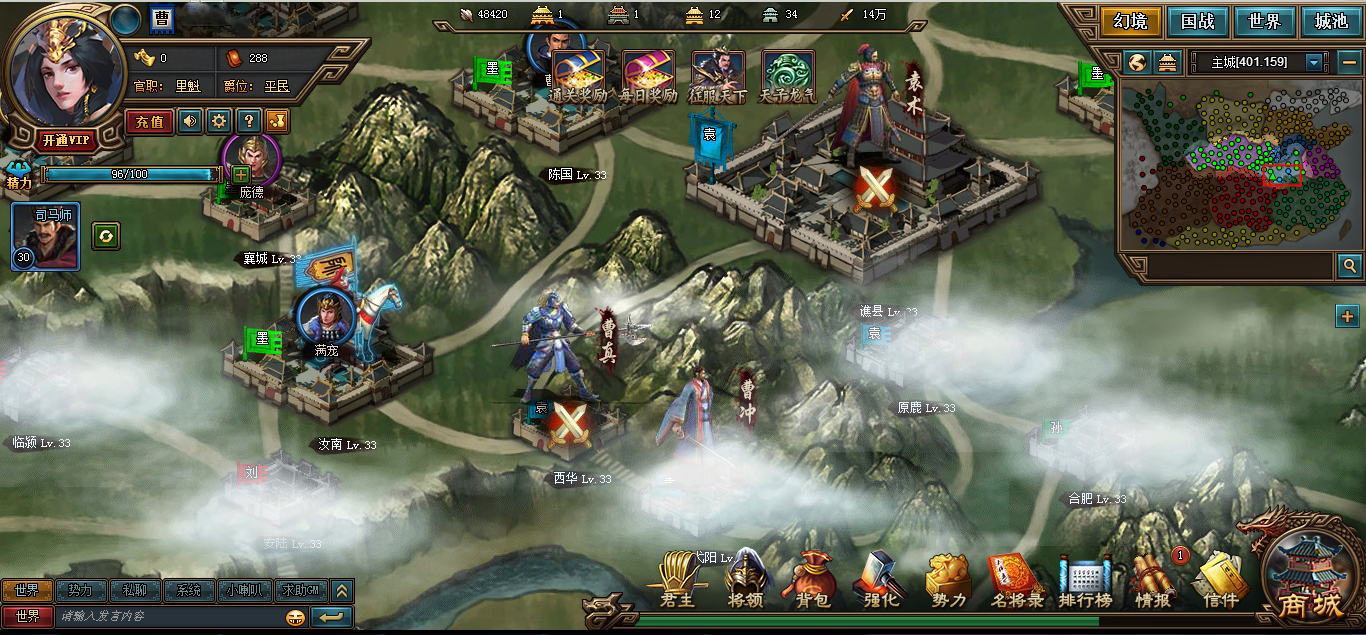1366x635 pixels.
Task: Open the 背包 bag menu
Action: 811,582
